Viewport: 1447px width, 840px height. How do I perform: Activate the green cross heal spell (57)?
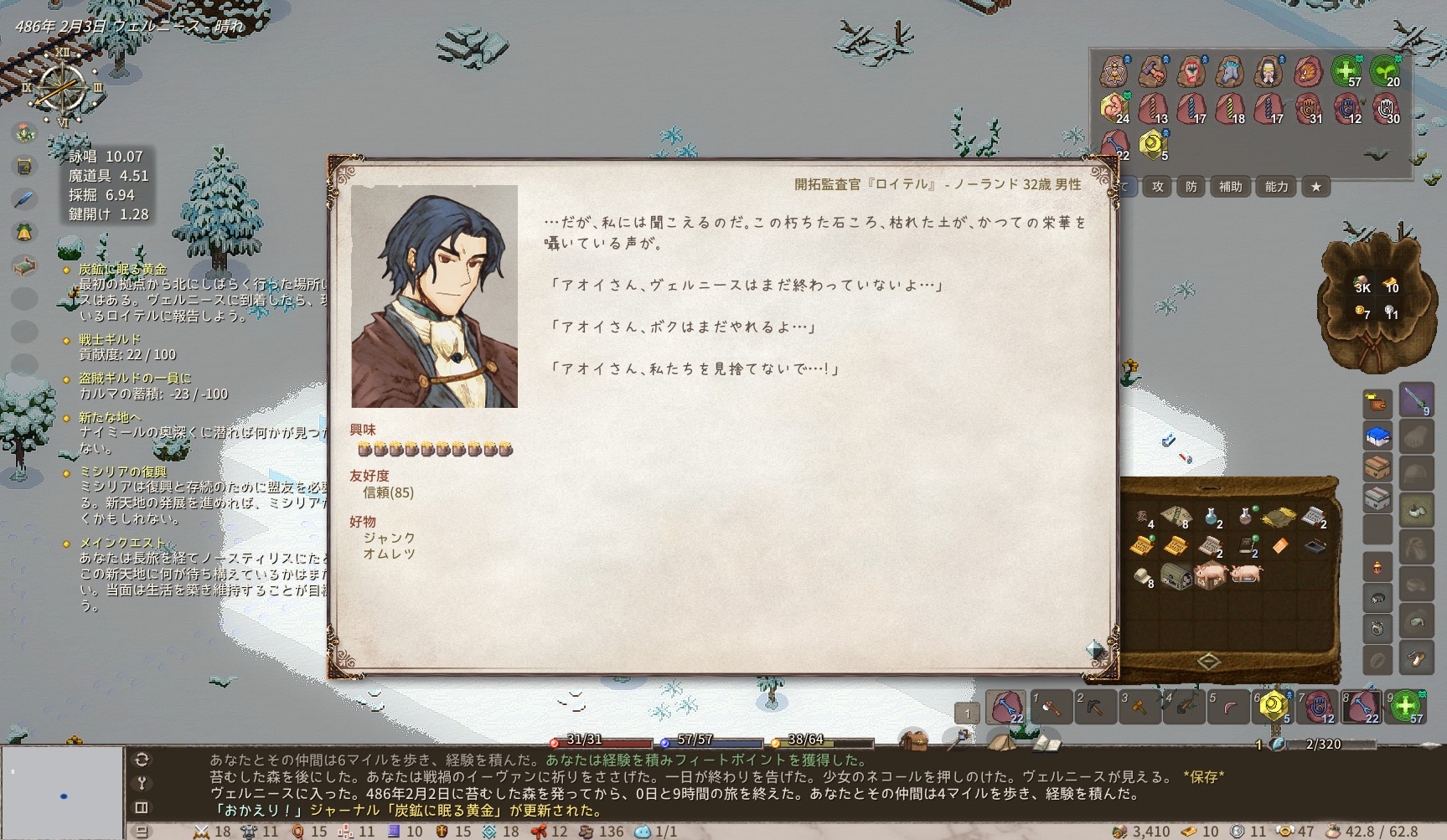tap(1346, 72)
